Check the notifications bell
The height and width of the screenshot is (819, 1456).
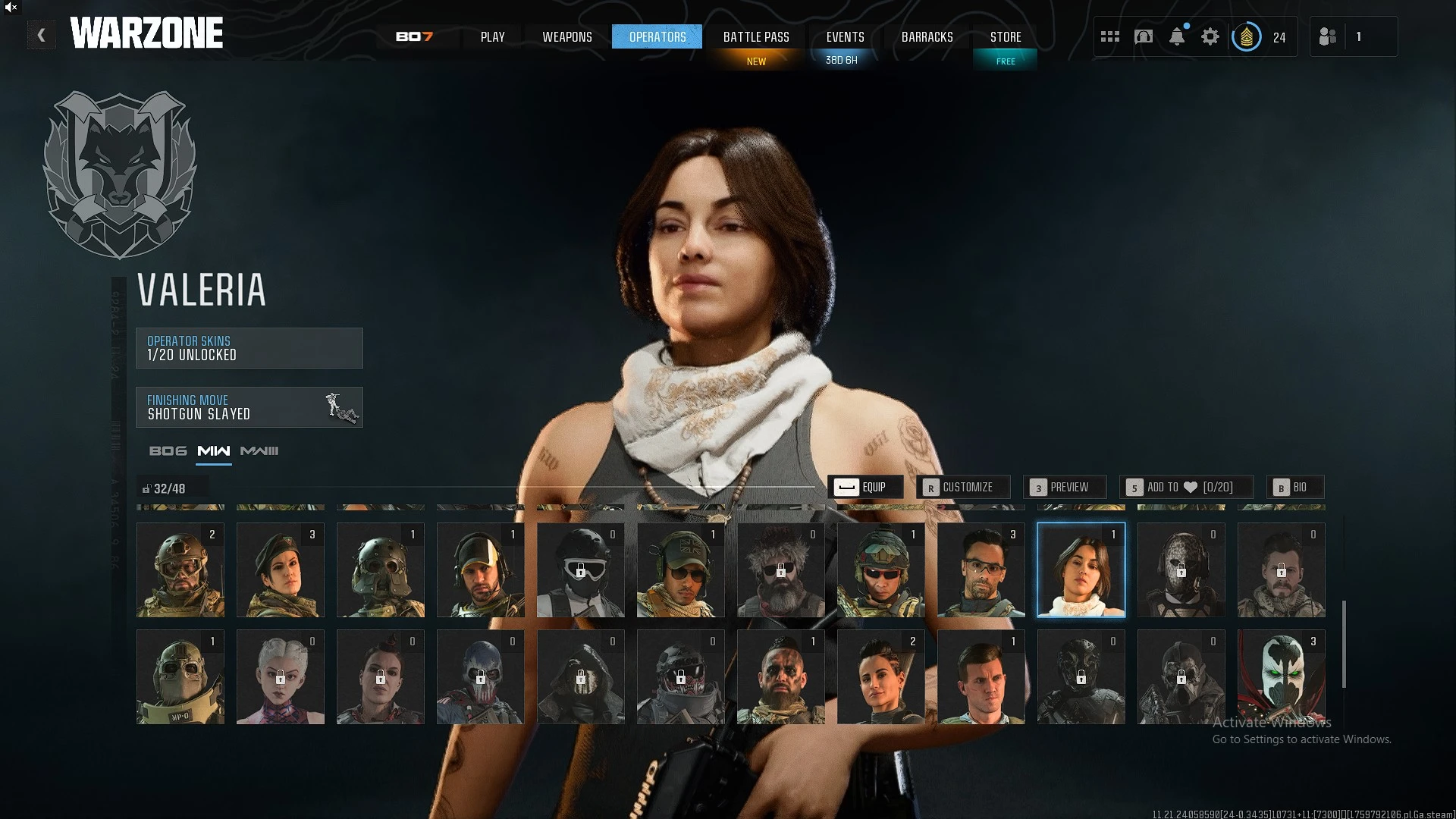pyautogui.click(x=1176, y=36)
